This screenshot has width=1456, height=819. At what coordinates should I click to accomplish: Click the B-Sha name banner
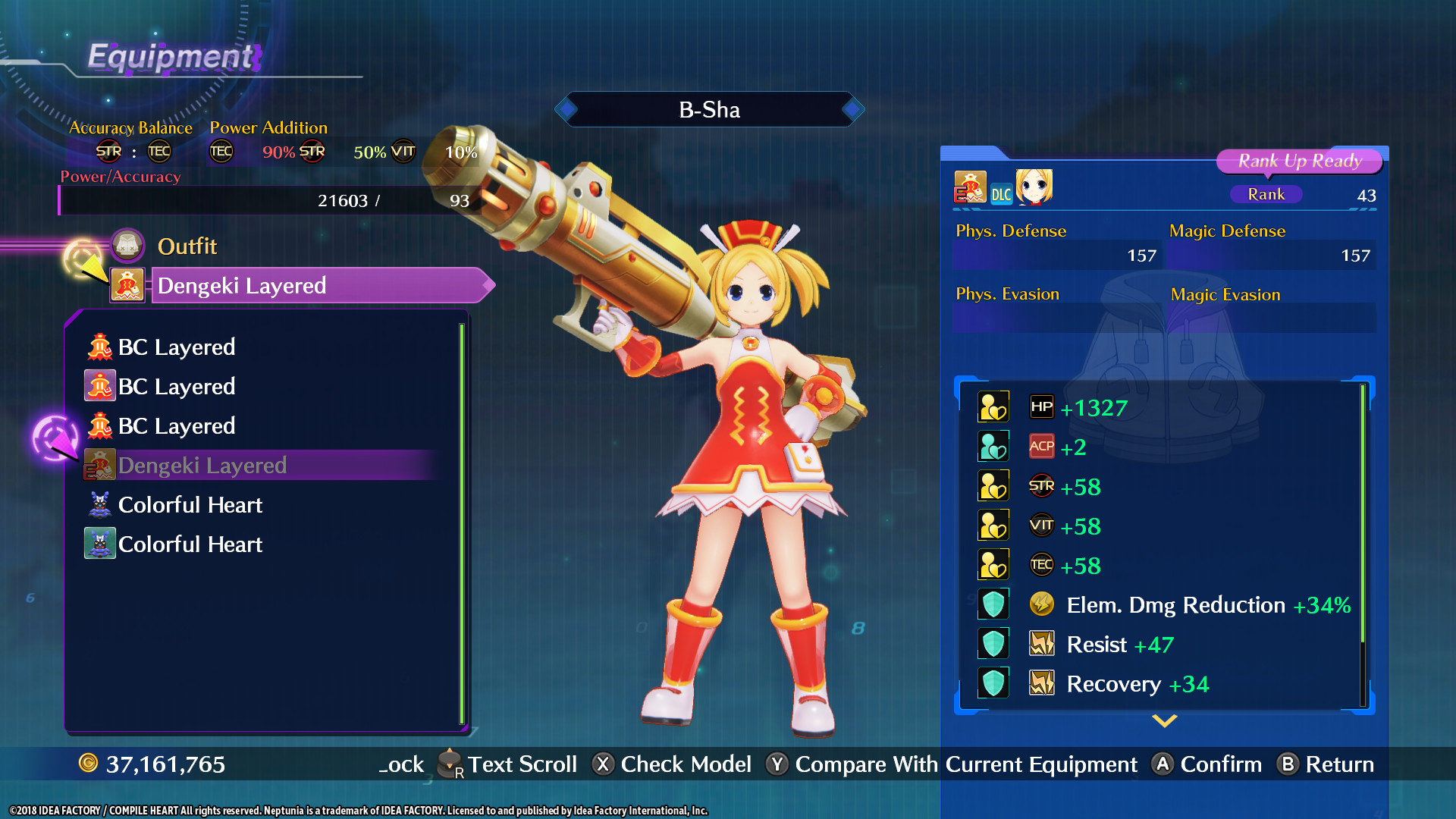click(708, 109)
